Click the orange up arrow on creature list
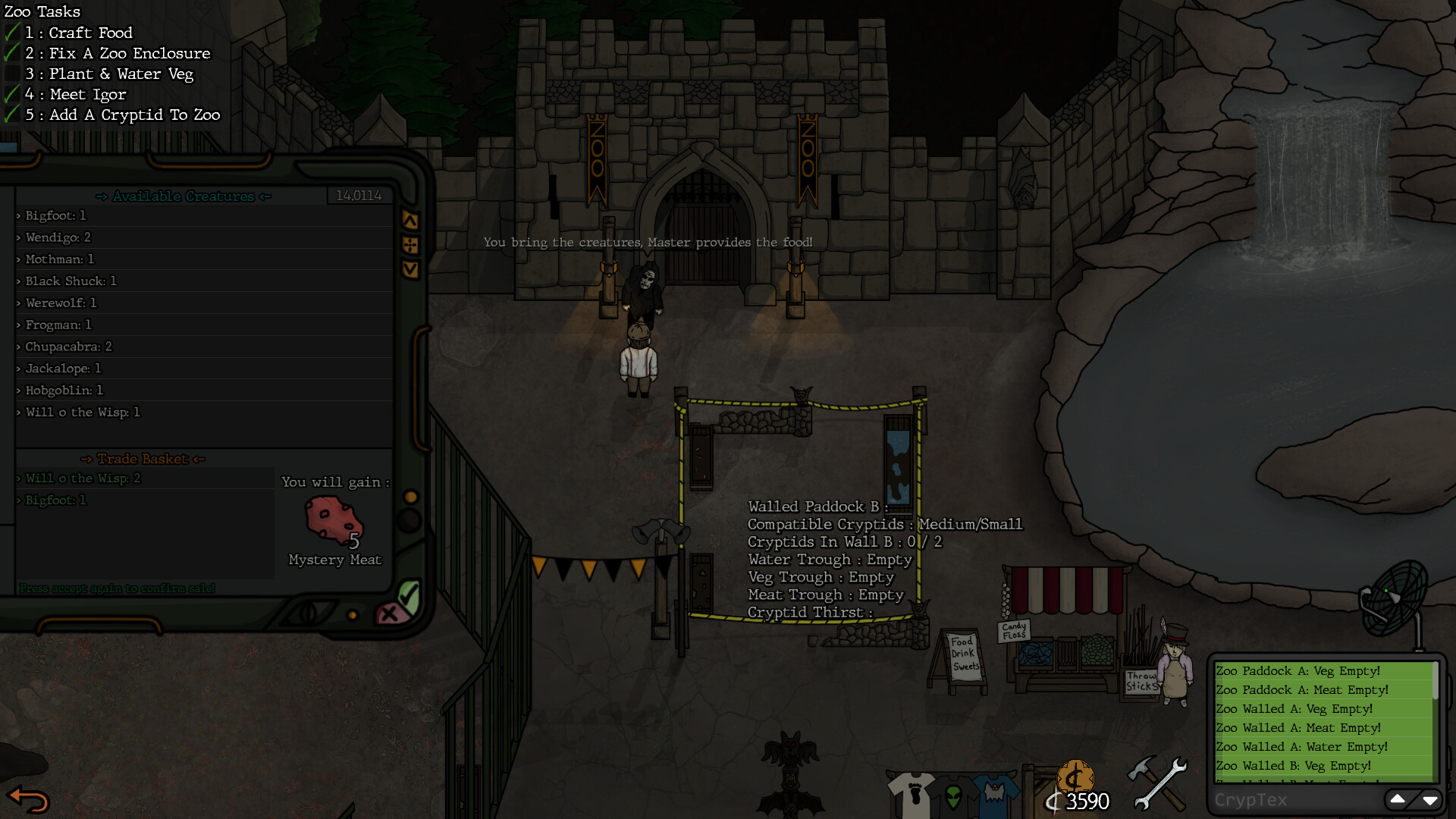 [410, 221]
